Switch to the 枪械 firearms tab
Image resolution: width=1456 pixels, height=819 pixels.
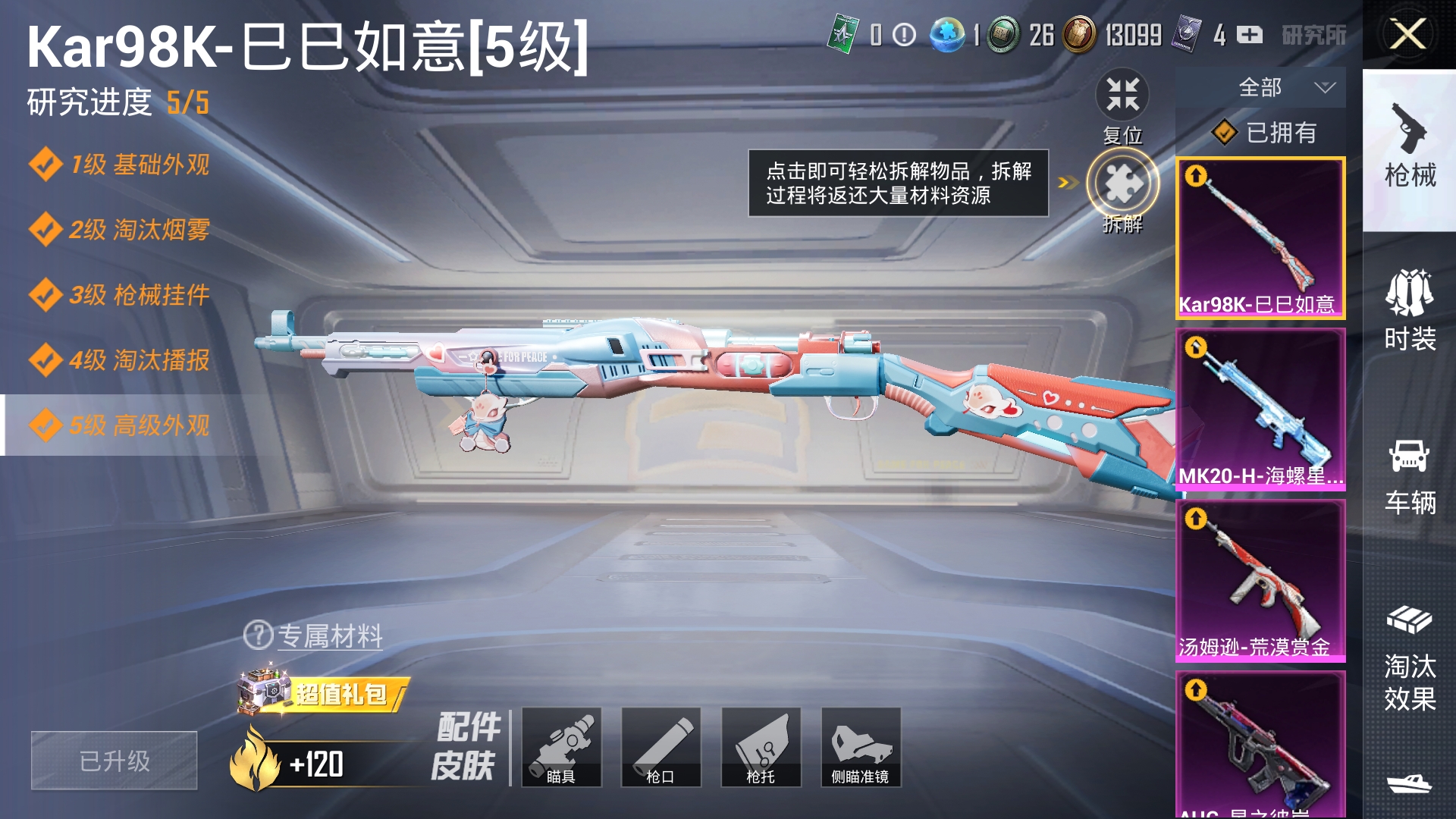tap(1409, 150)
